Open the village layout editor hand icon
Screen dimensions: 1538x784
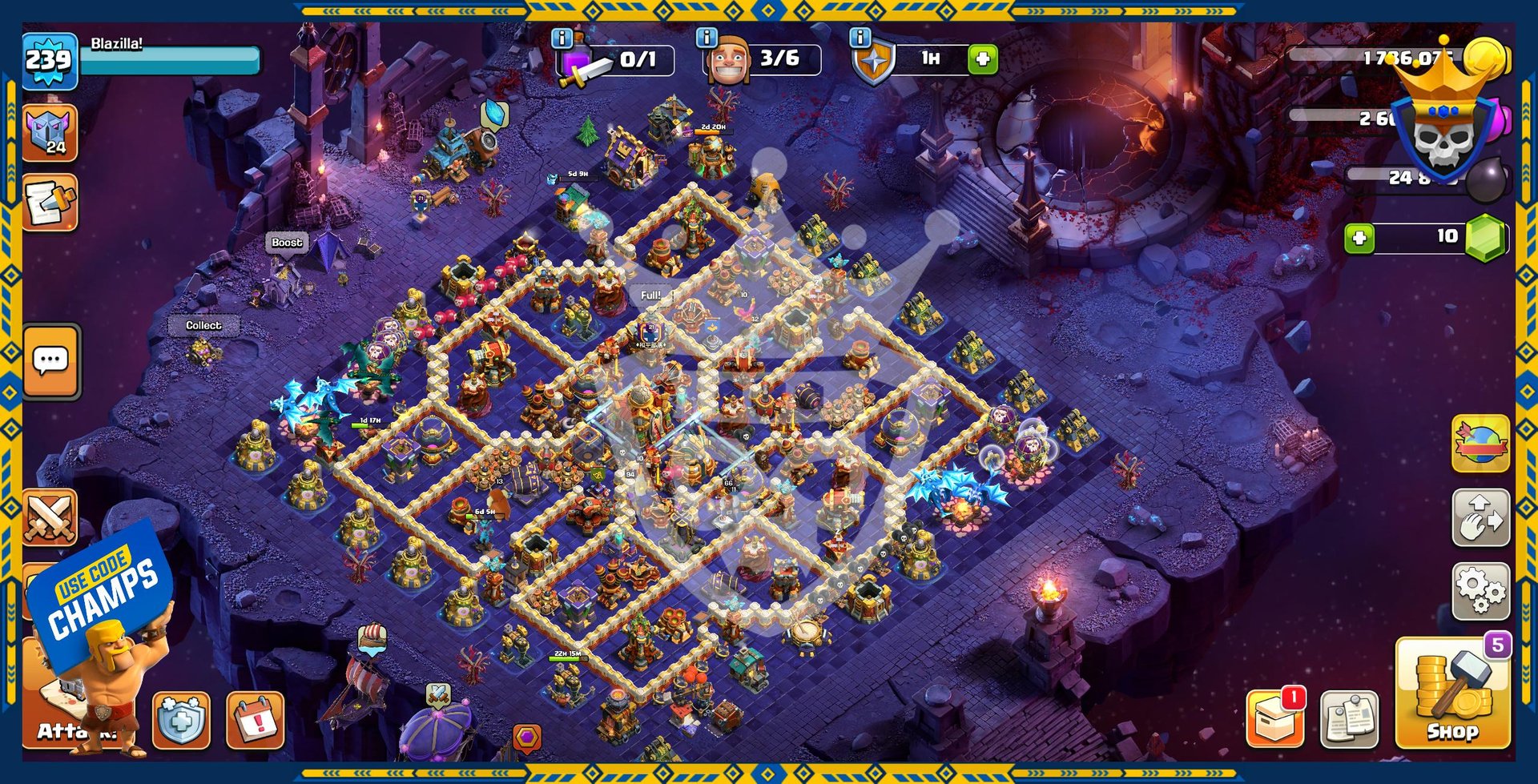[x=1480, y=518]
